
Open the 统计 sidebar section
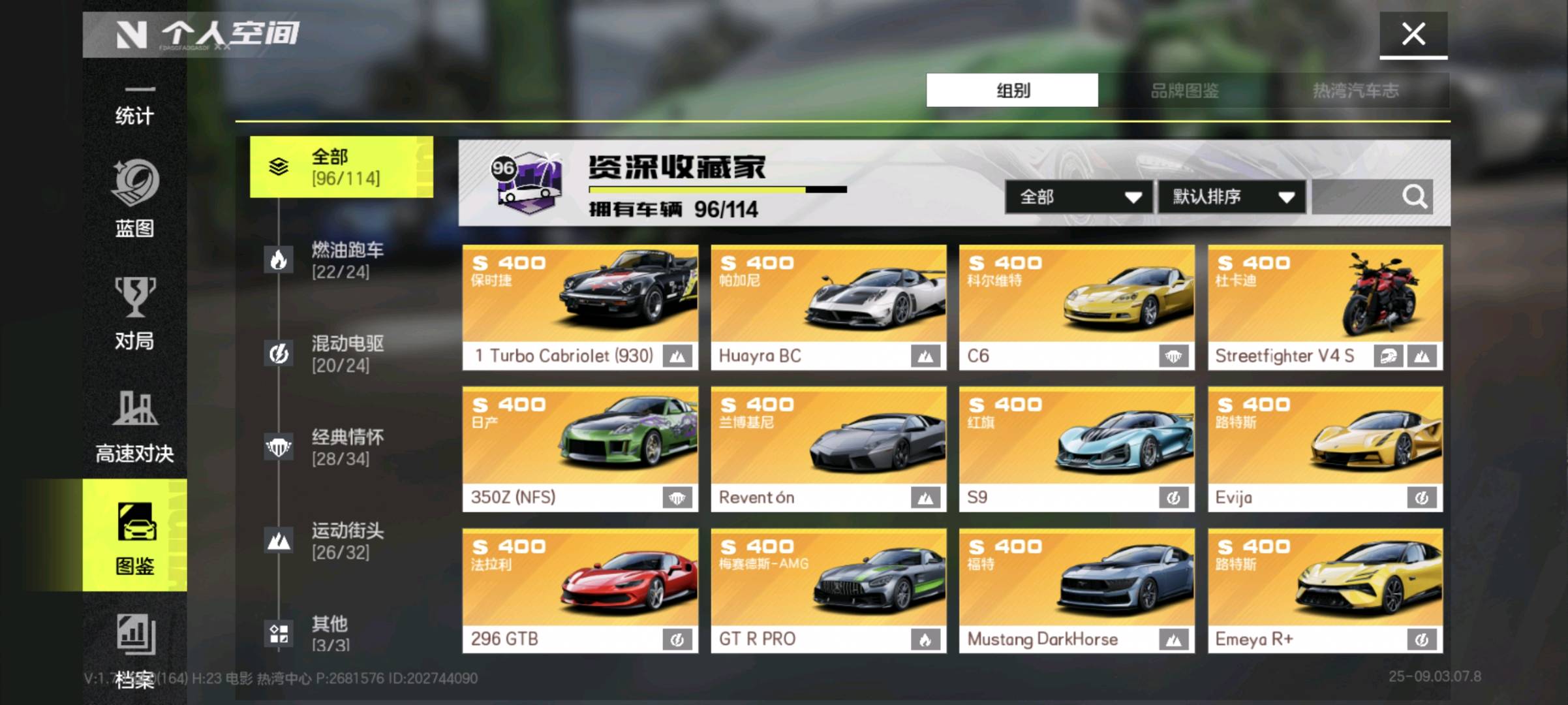click(134, 108)
